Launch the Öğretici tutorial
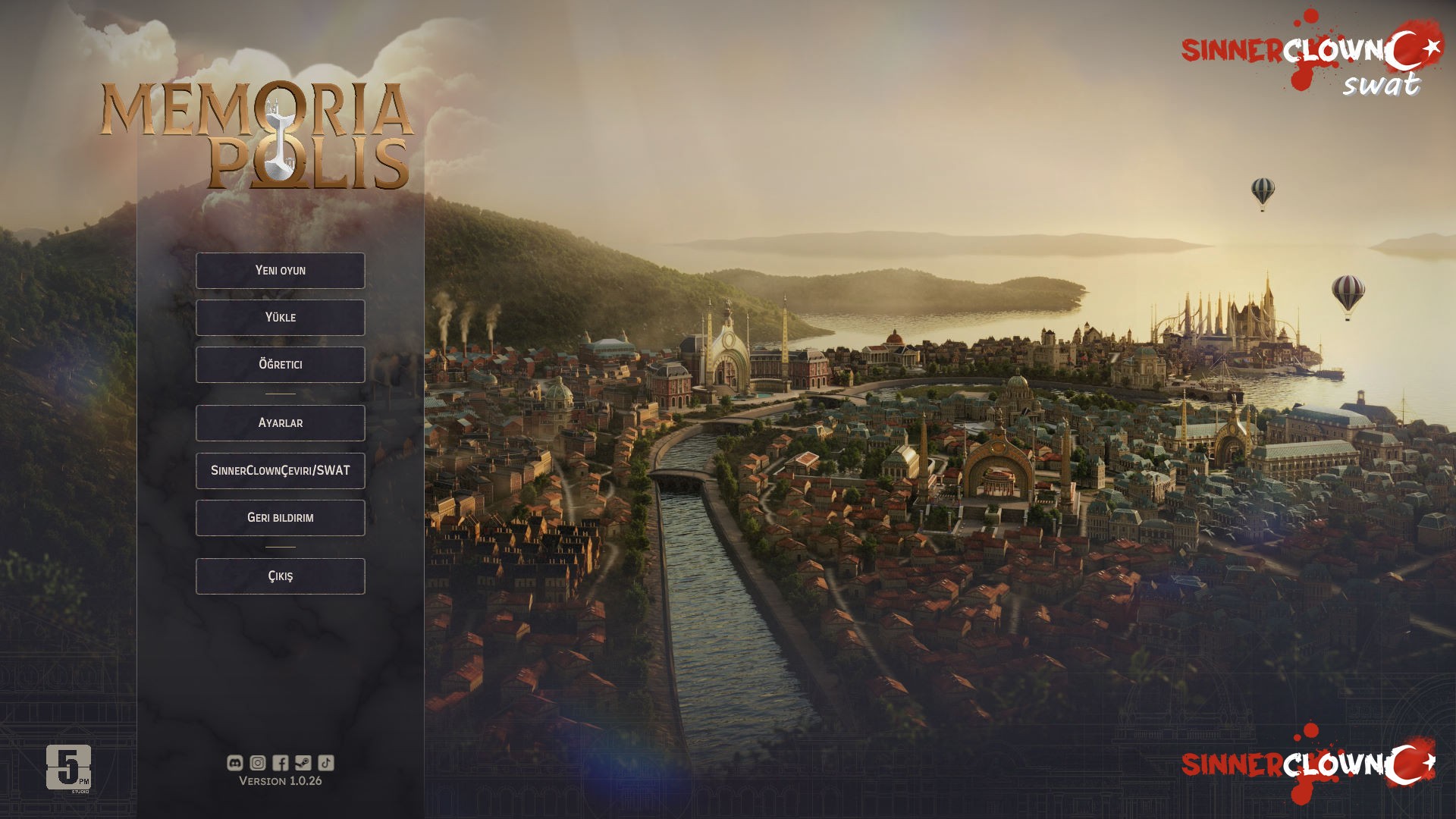Screen dimensions: 1456x819 [280, 365]
